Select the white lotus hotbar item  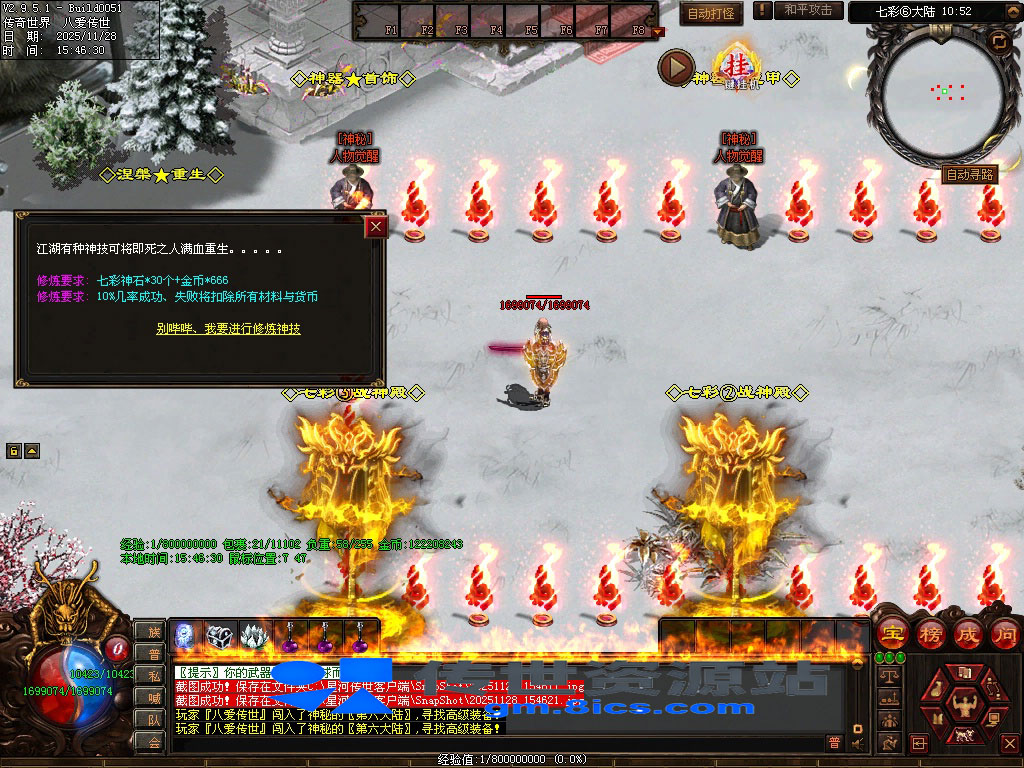coord(252,635)
